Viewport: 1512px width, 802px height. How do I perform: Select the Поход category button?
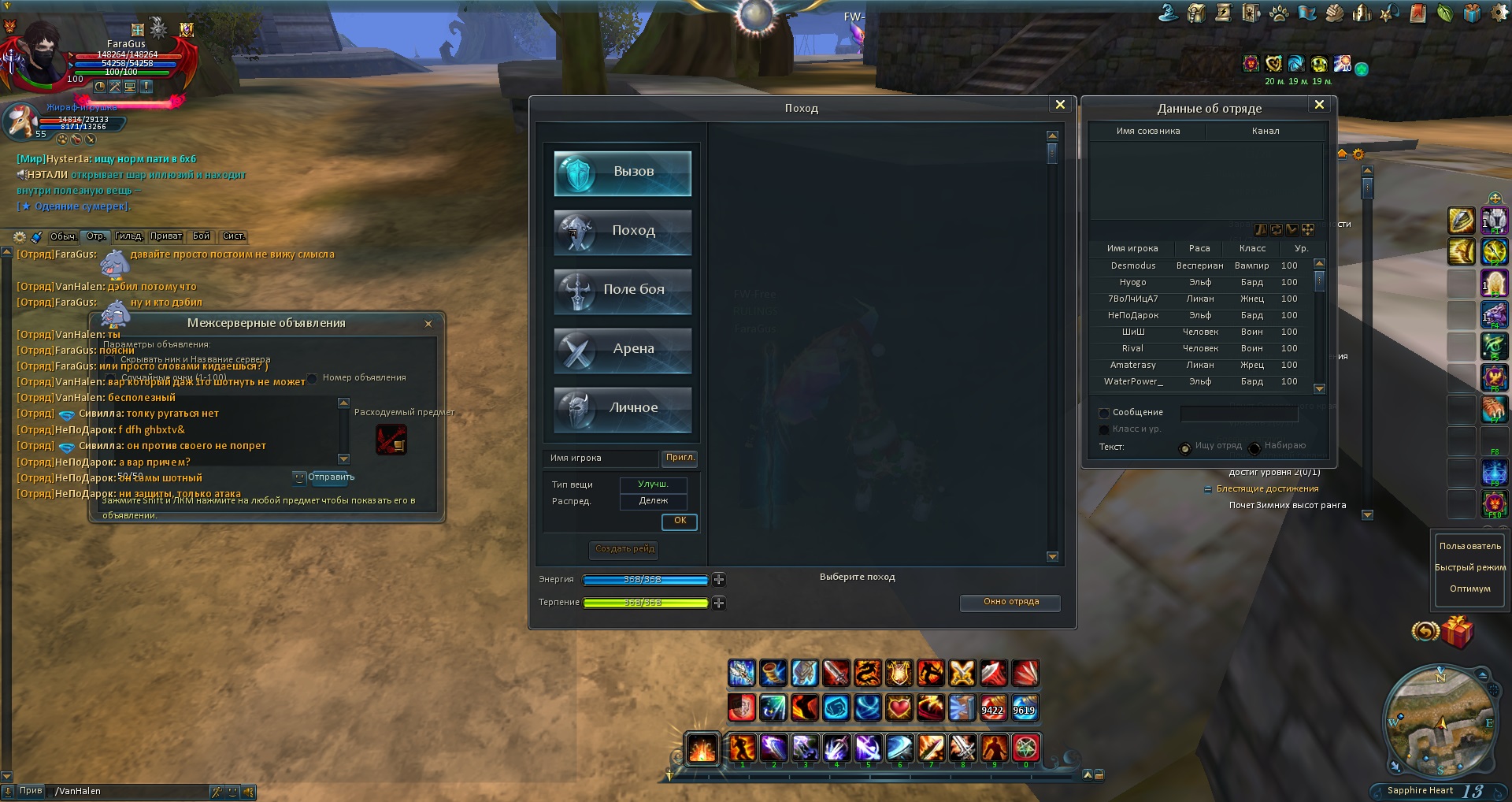pos(622,232)
